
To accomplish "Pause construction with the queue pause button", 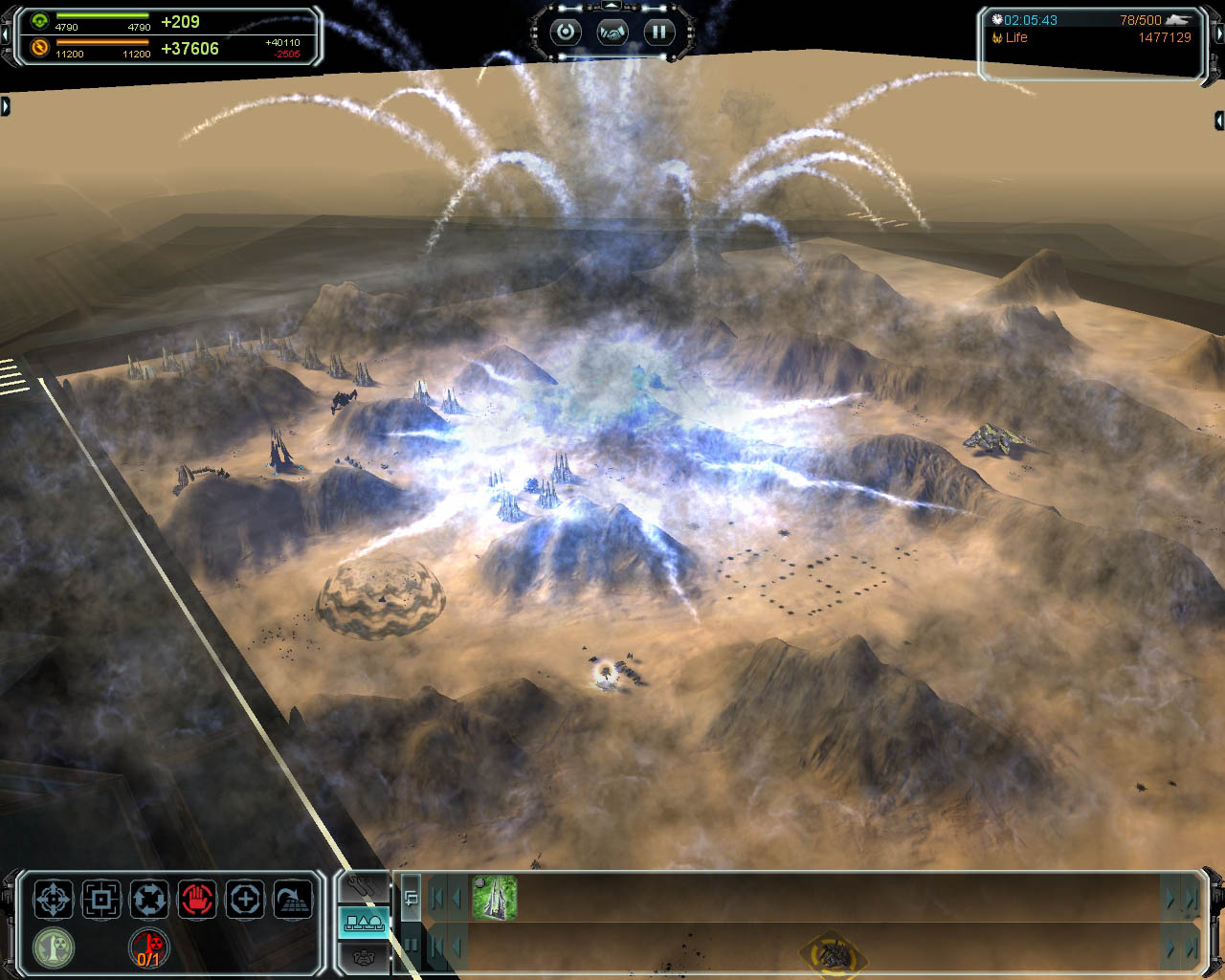I will click(412, 945).
